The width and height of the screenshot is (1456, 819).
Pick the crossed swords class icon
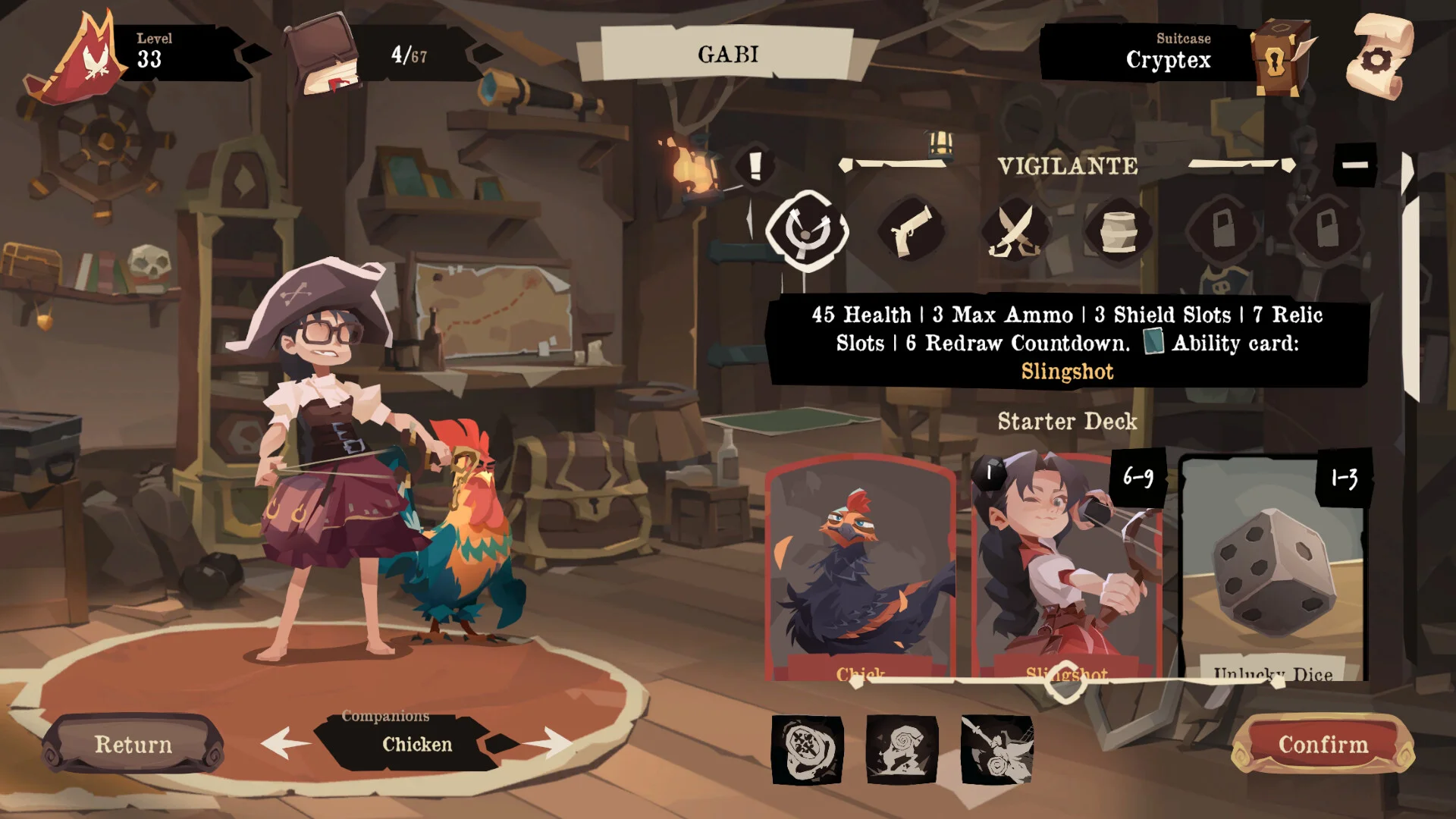1015,230
